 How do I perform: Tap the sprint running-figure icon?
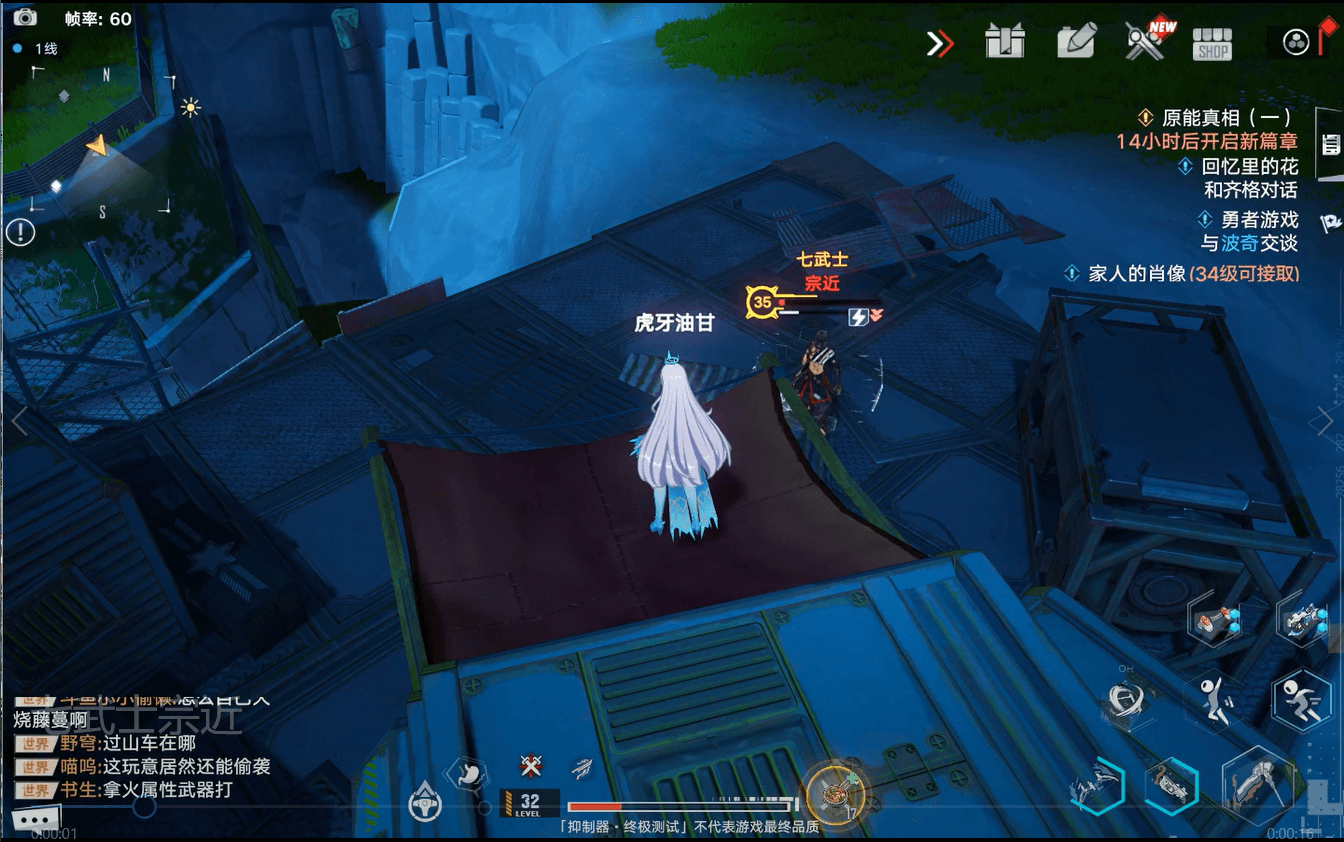1300,700
